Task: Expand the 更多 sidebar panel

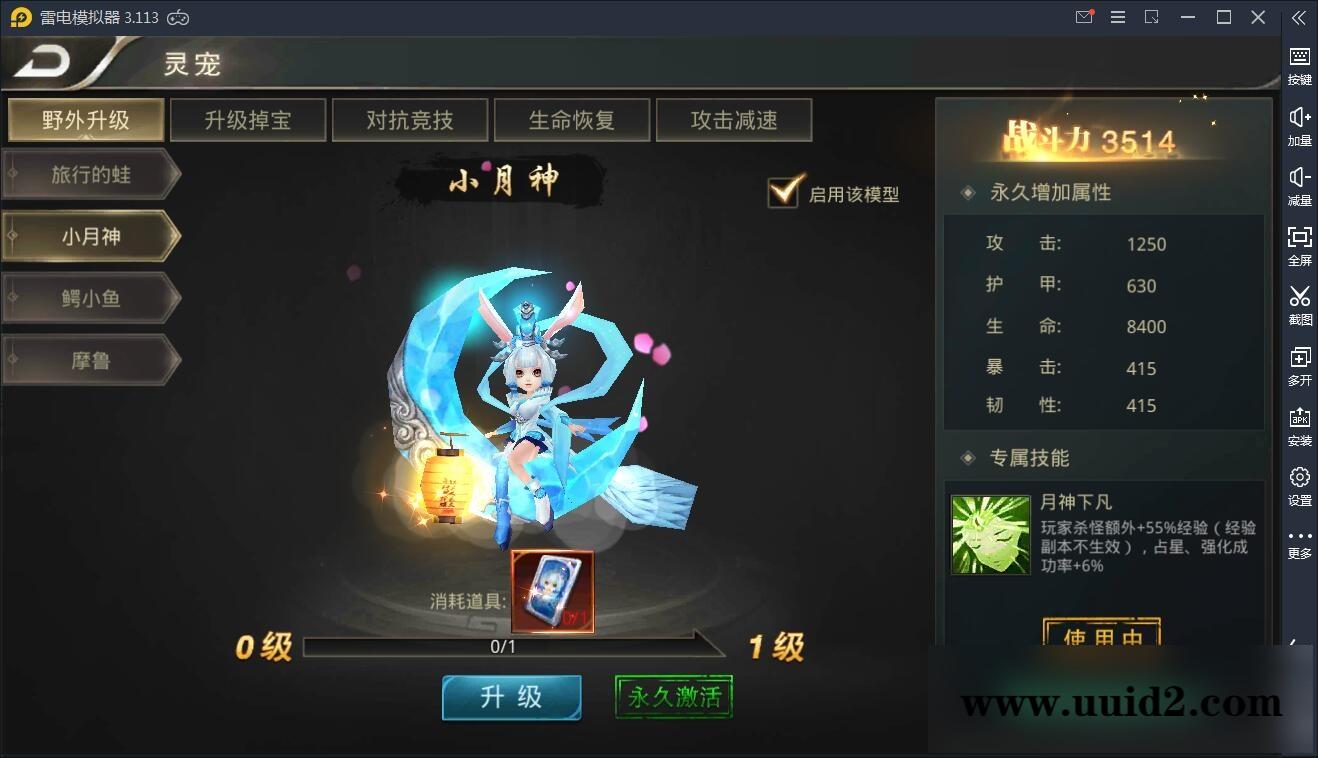Action: pos(1298,545)
